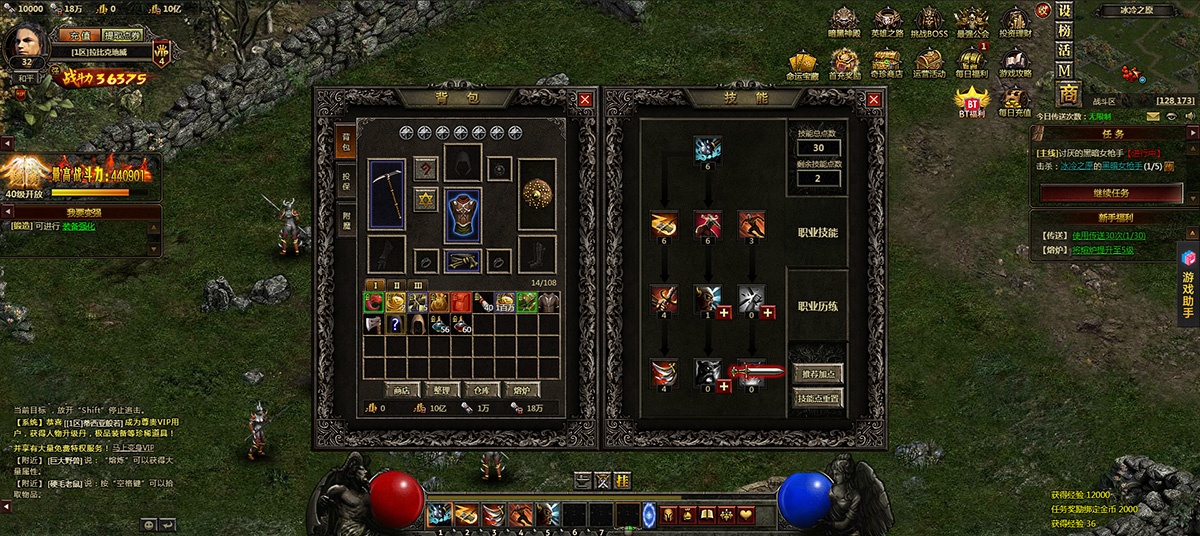Click the 装备强化 equipment enhance link

pyautogui.click(x=81, y=226)
